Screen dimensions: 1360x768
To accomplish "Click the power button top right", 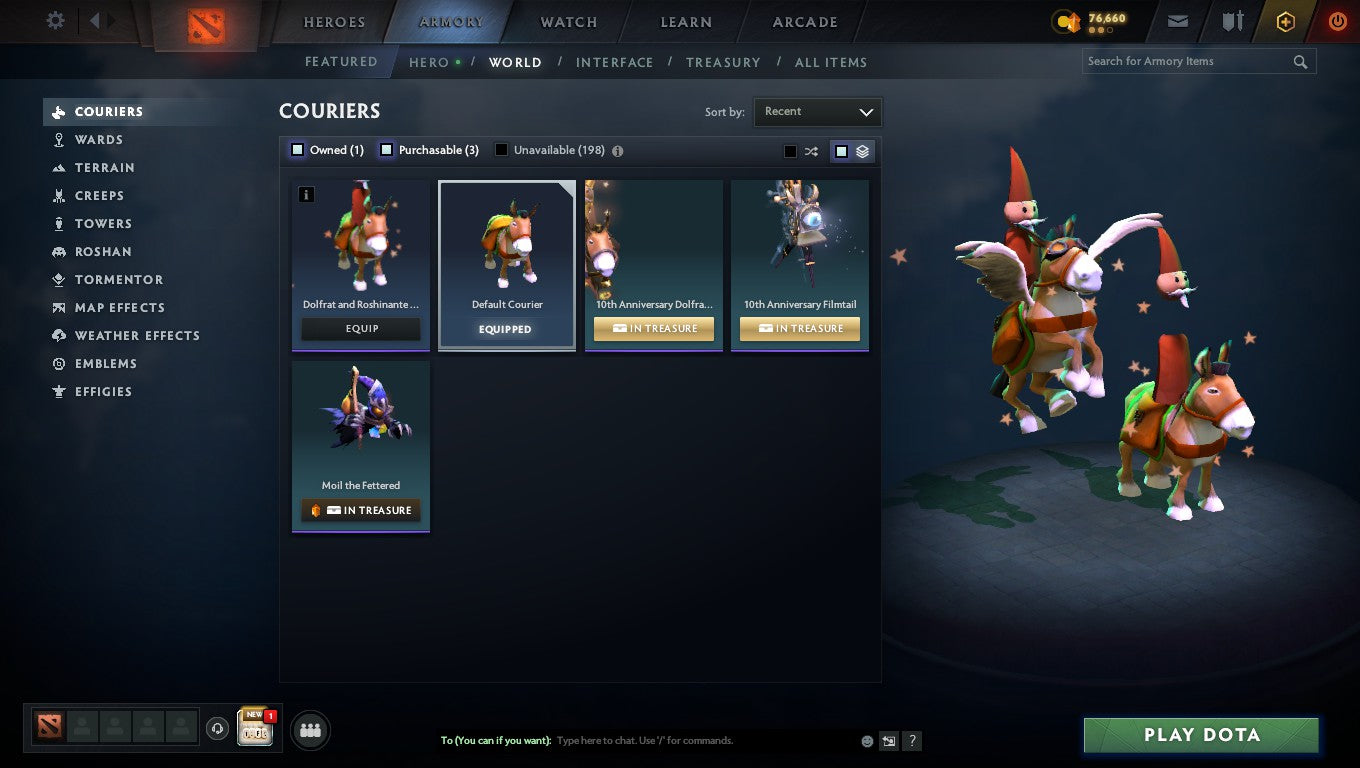I will (1337, 20).
